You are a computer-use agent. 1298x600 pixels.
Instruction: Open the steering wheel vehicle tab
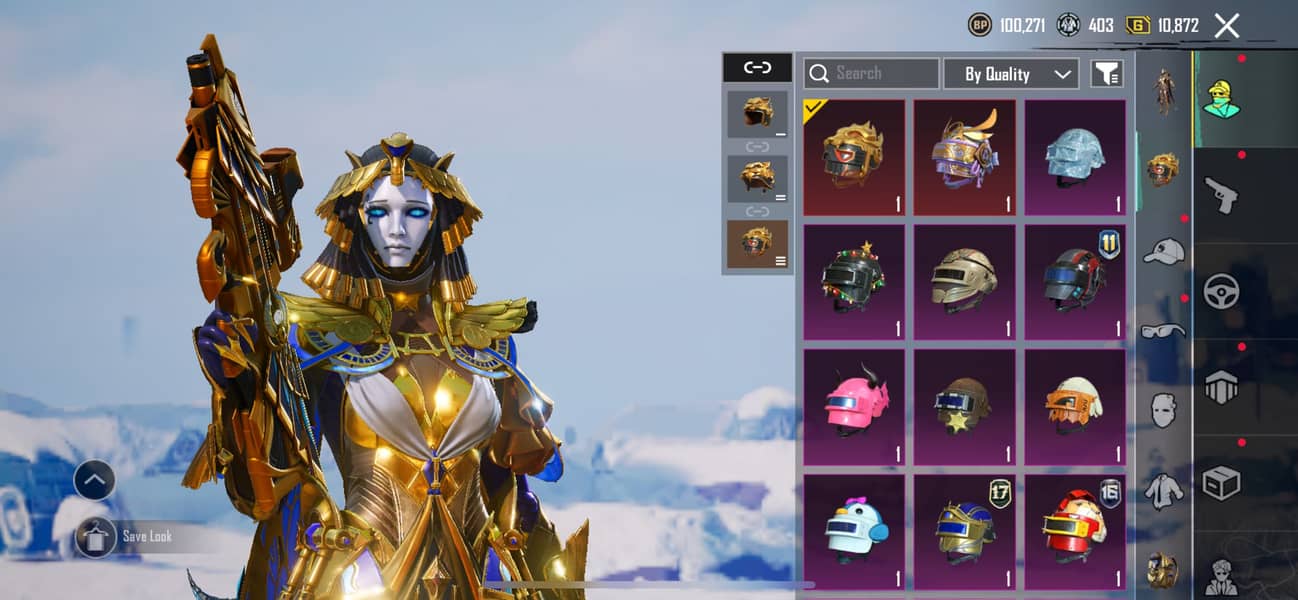[x=1221, y=291]
